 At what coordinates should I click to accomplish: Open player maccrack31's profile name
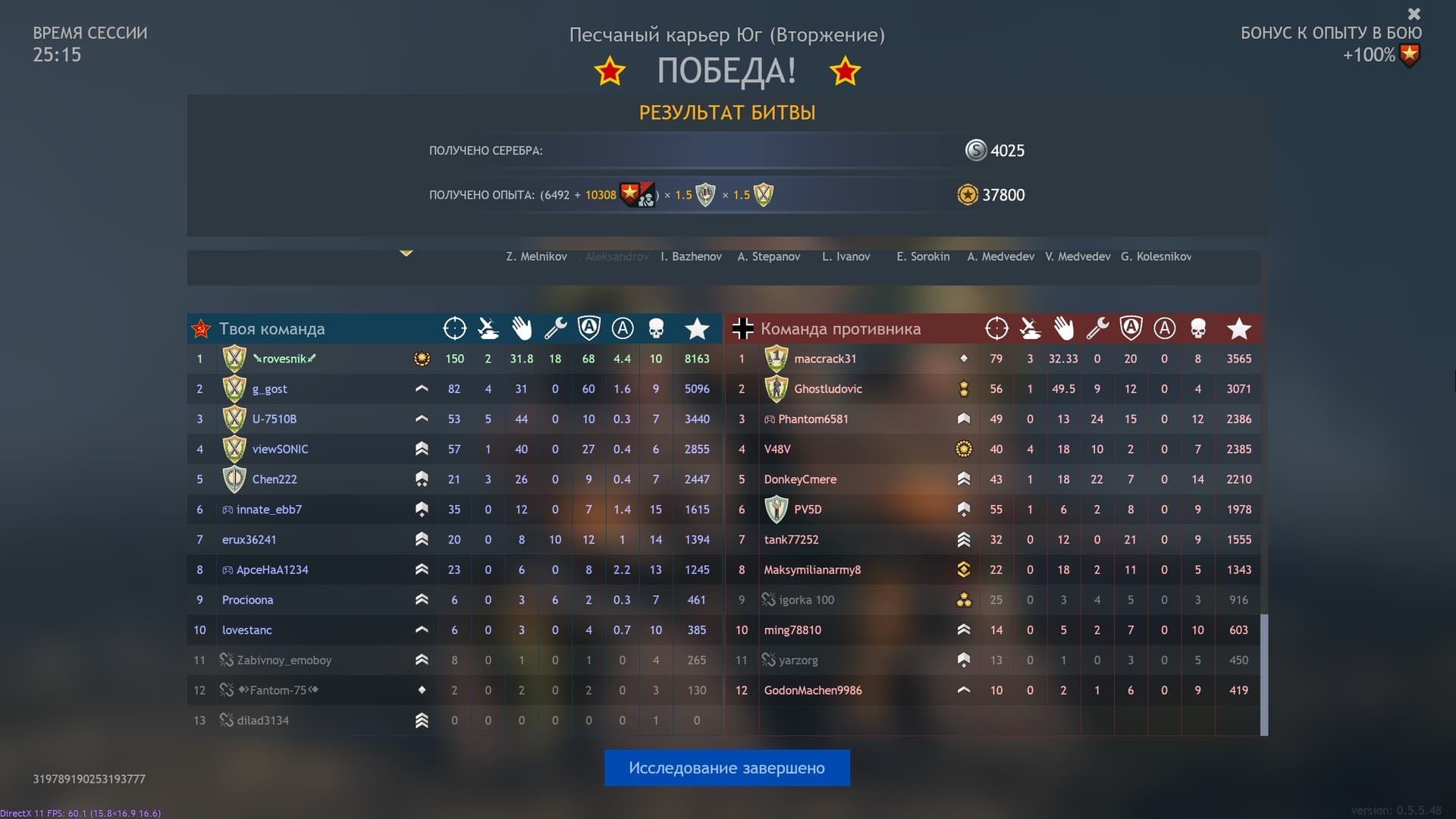pos(826,359)
